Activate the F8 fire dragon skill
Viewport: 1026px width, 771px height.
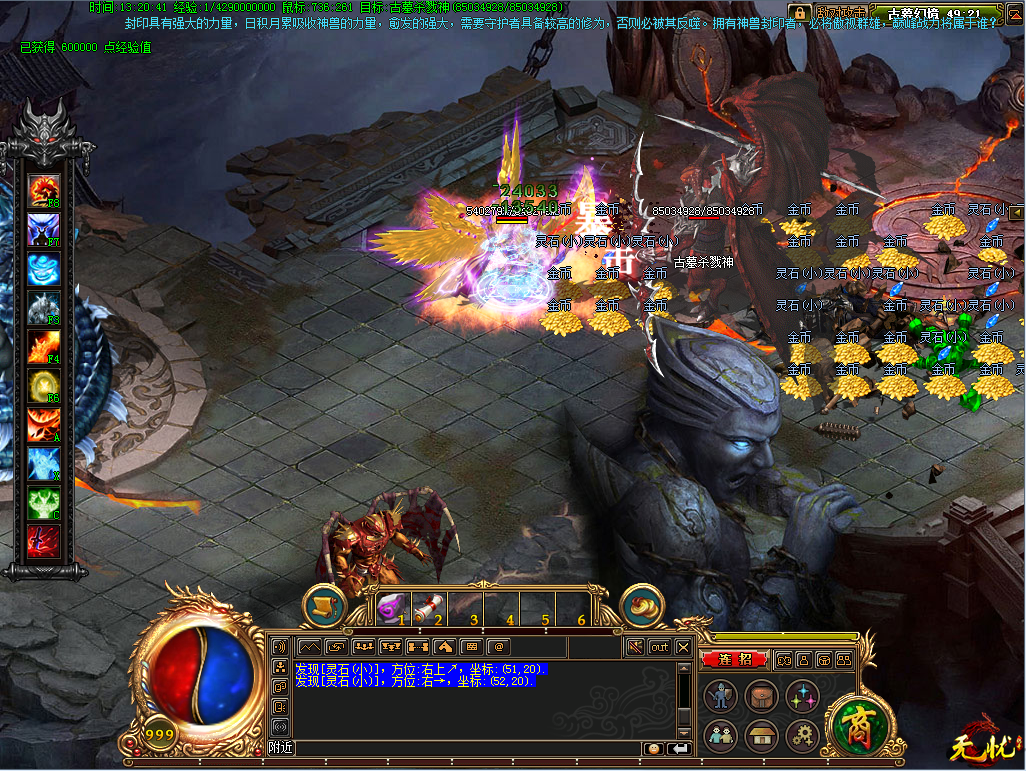(x=43, y=189)
